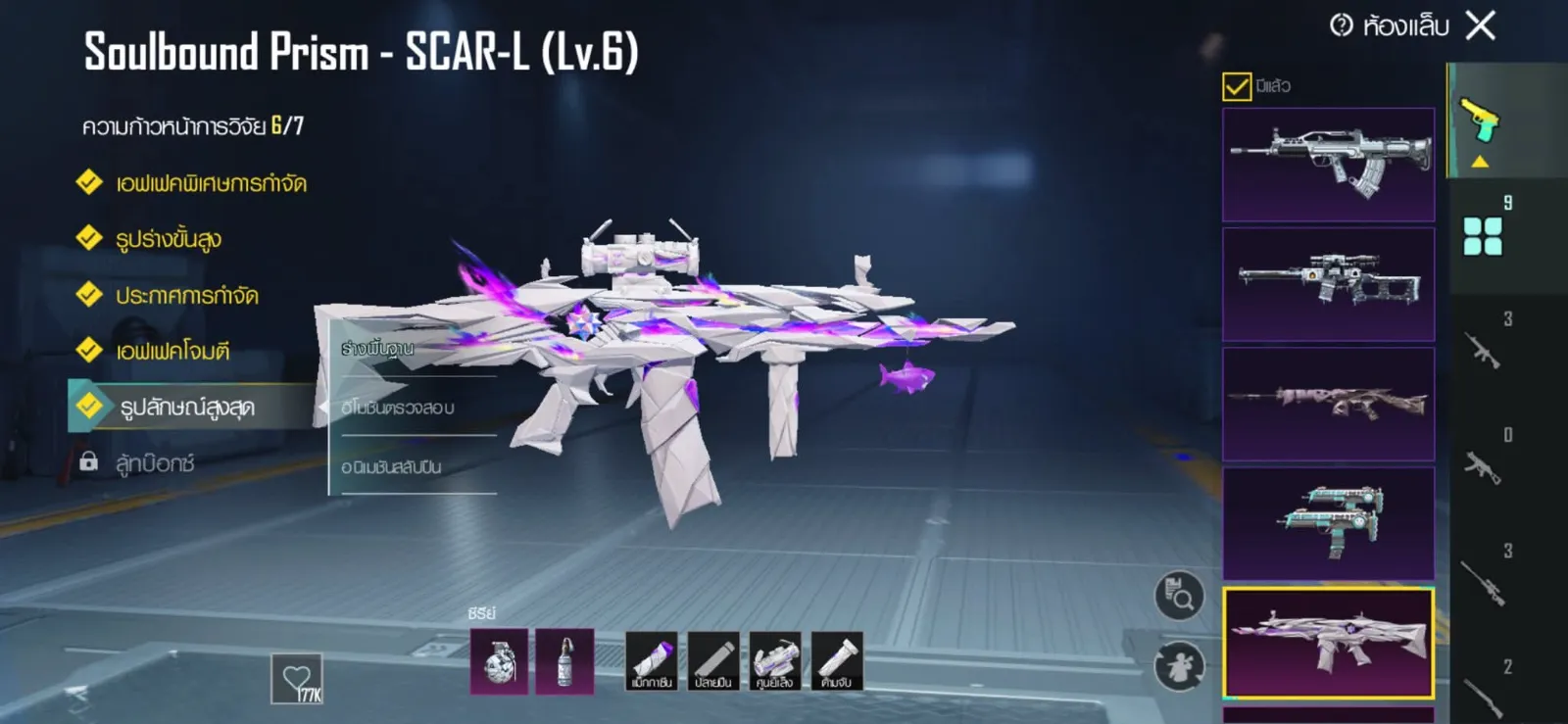This screenshot has width=1568, height=724.
Task: Select the QBZ bullpup rifle skin thumbnail
Action: [1328, 164]
